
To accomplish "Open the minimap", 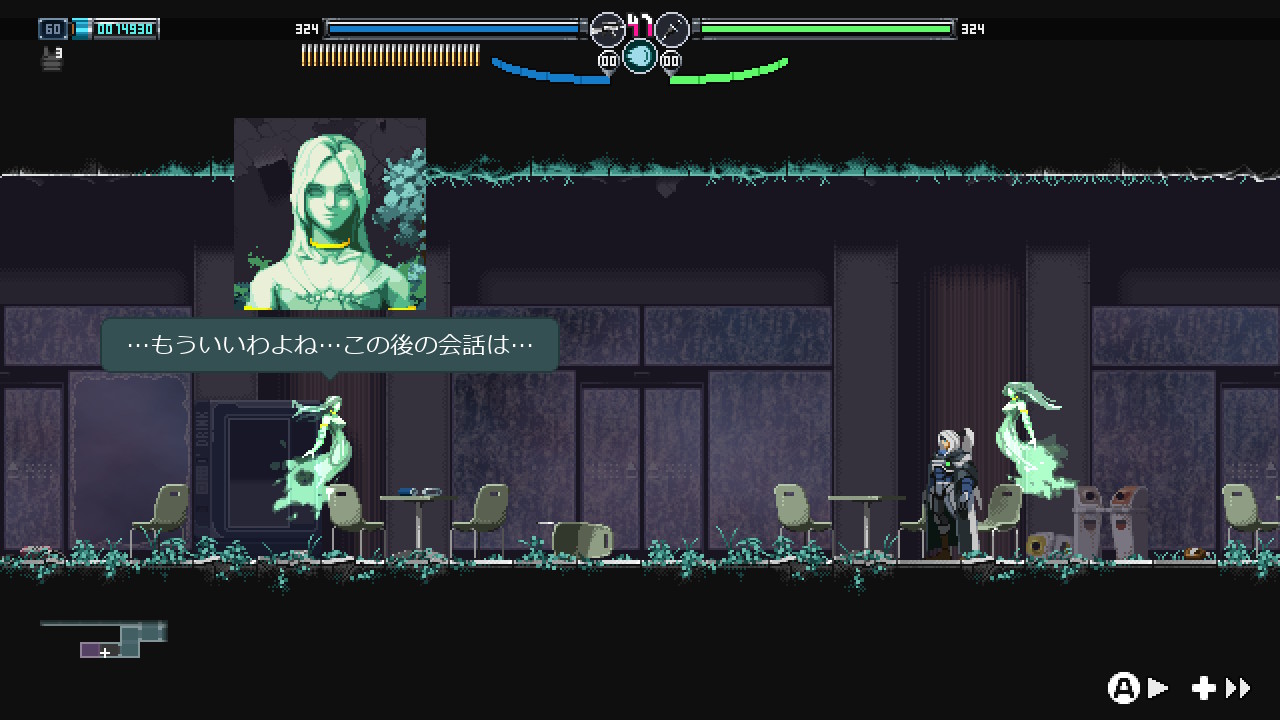I will coord(104,639).
